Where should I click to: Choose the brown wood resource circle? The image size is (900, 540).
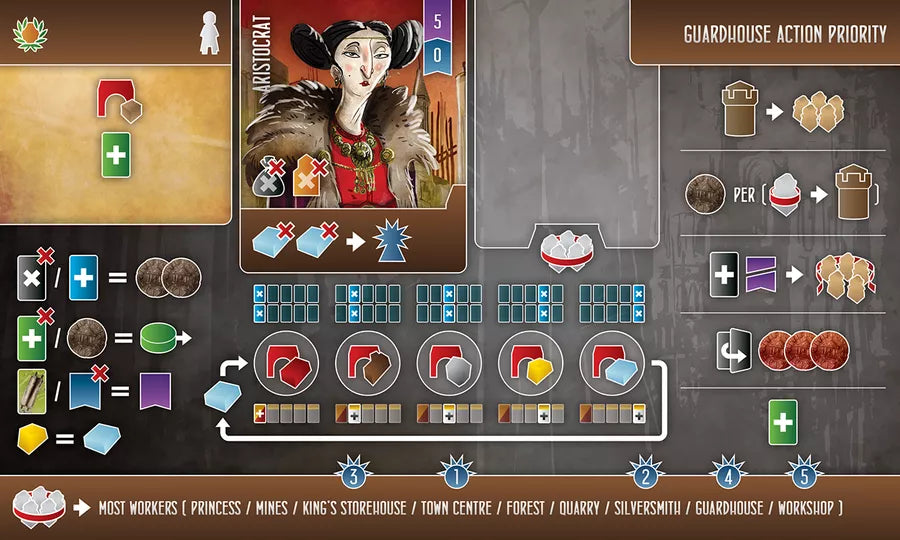point(369,362)
